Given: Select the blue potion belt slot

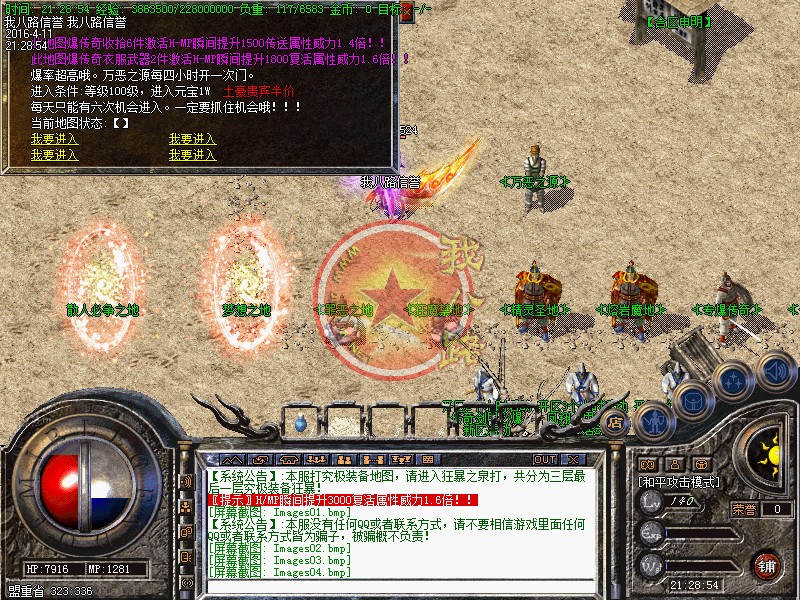Looking at the screenshot, I should click(301, 424).
